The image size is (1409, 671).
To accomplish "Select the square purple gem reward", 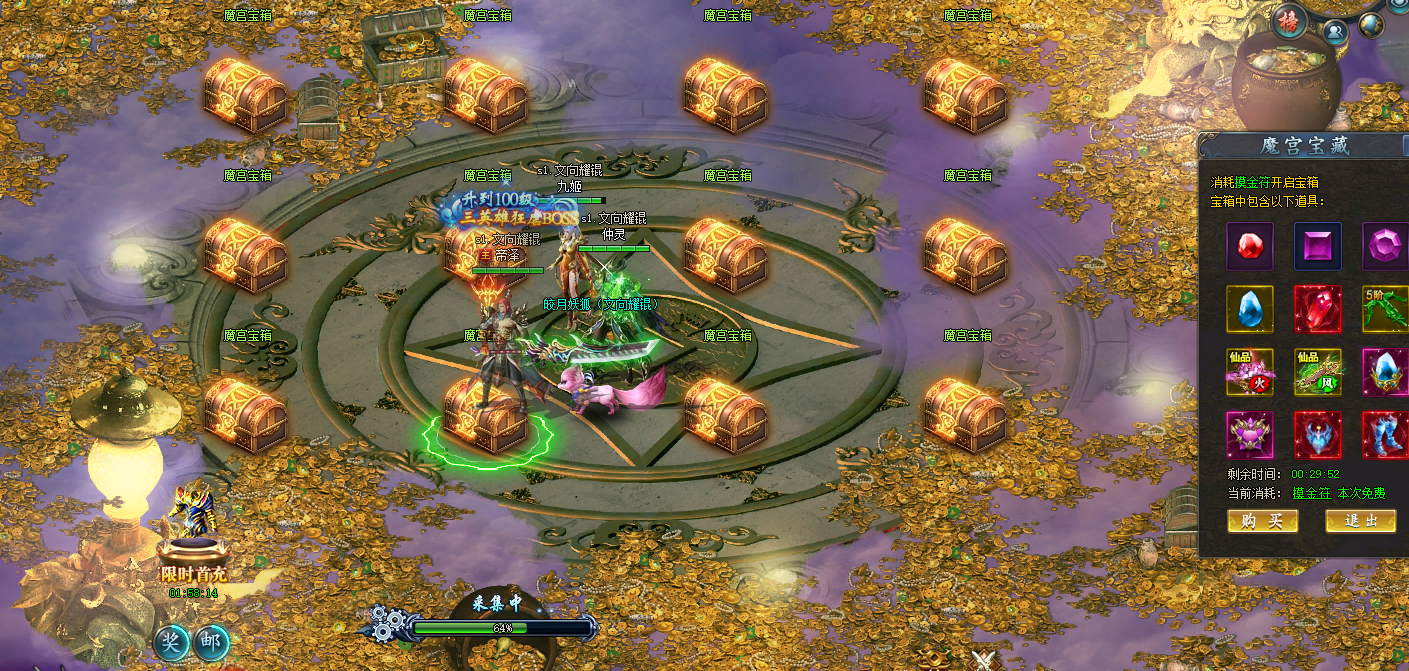I will (1318, 246).
